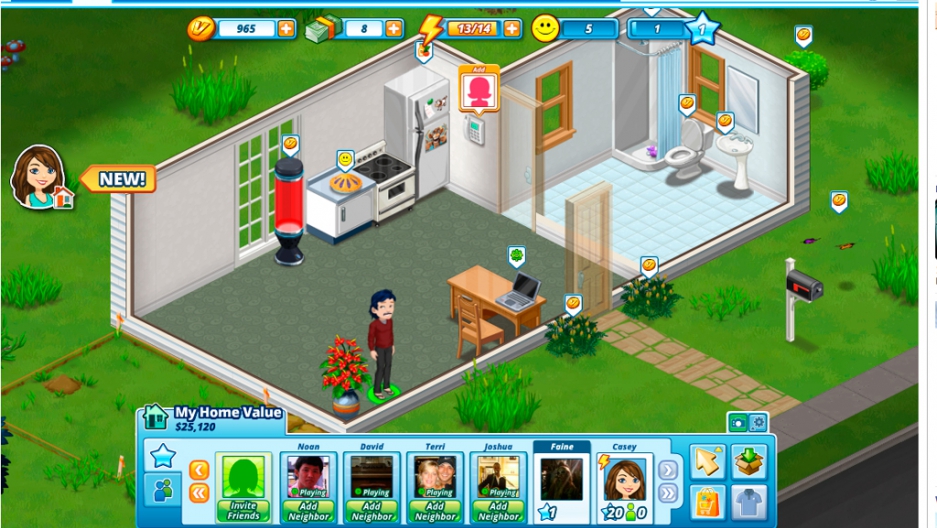937x528 pixels.
Task: Add David as a neighbor
Action: click(x=372, y=510)
